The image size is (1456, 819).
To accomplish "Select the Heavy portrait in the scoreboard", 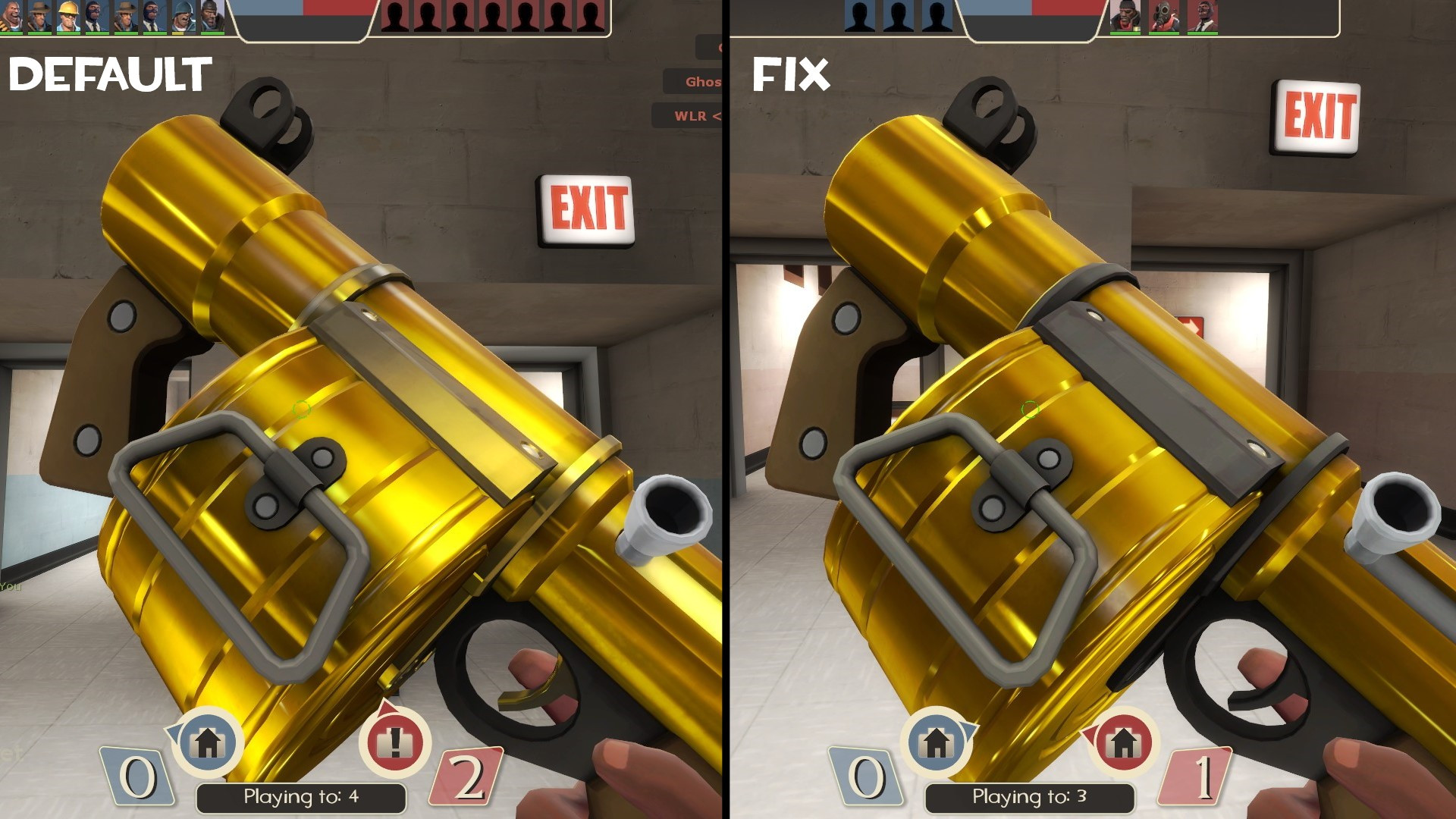I will [x=12, y=15].
